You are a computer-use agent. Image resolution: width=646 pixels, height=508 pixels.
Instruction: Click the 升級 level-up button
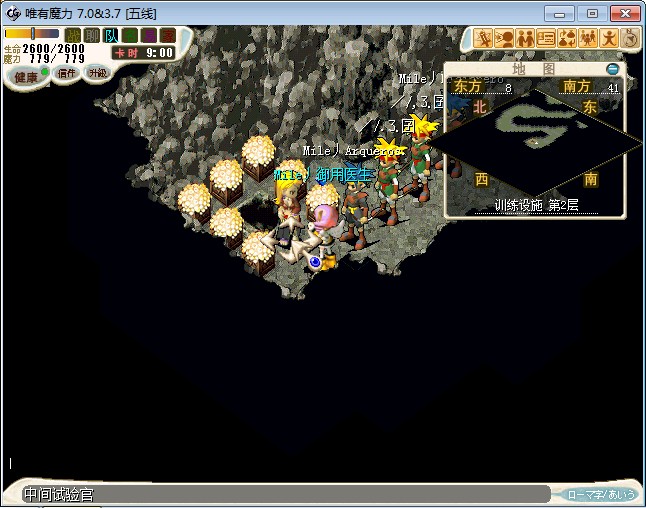(x=97, y=73)
